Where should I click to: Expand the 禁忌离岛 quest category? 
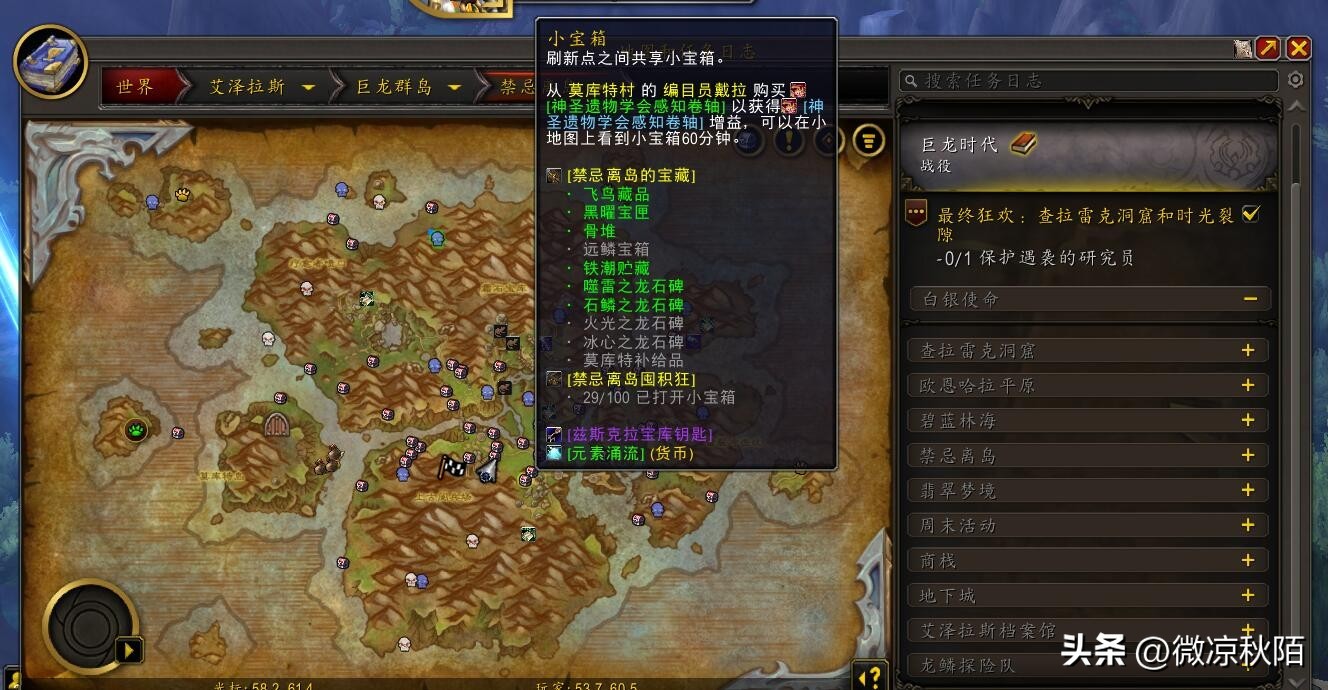pyautogui.click(x=1248, y=455)
